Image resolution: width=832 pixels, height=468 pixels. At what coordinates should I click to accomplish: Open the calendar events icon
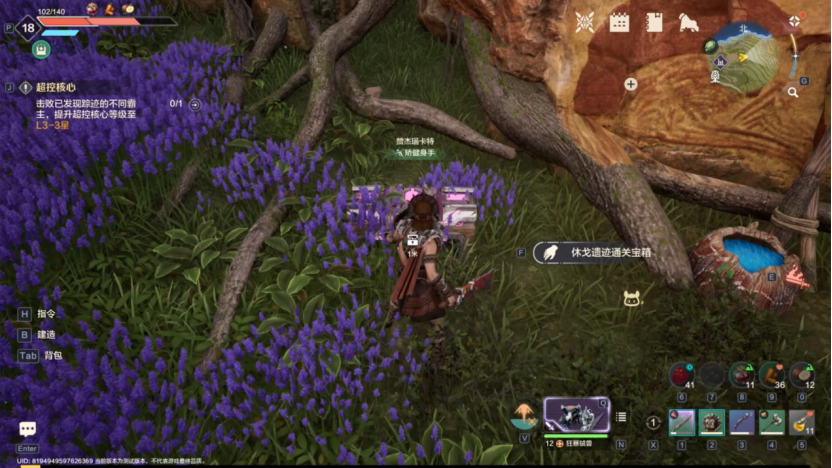pyautogui.click(x=619, y=21)
